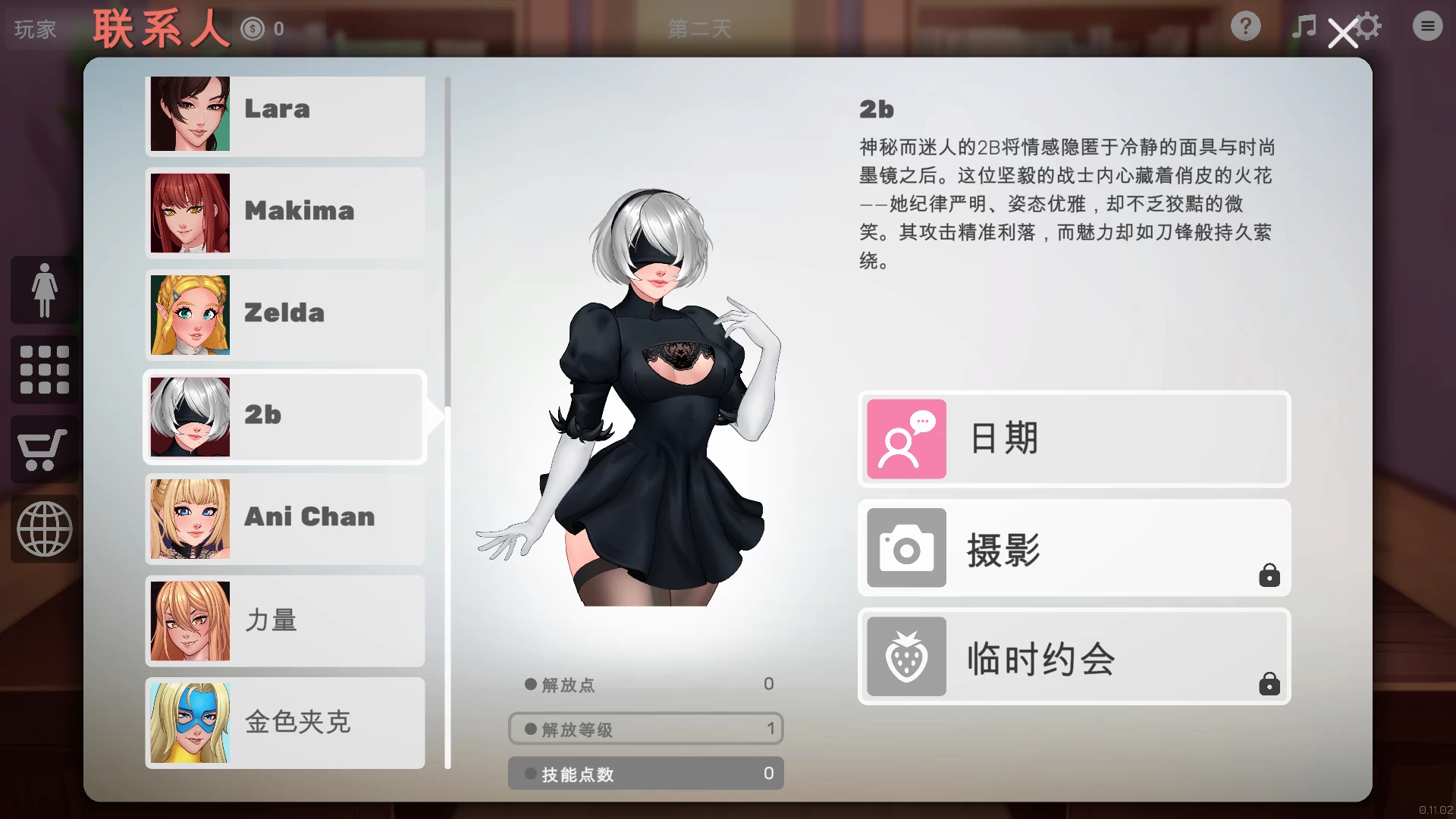Viewport: 1456px width, 819px height.
Task: Click the 技能点数 skill points counter
Action: [645, 773]
